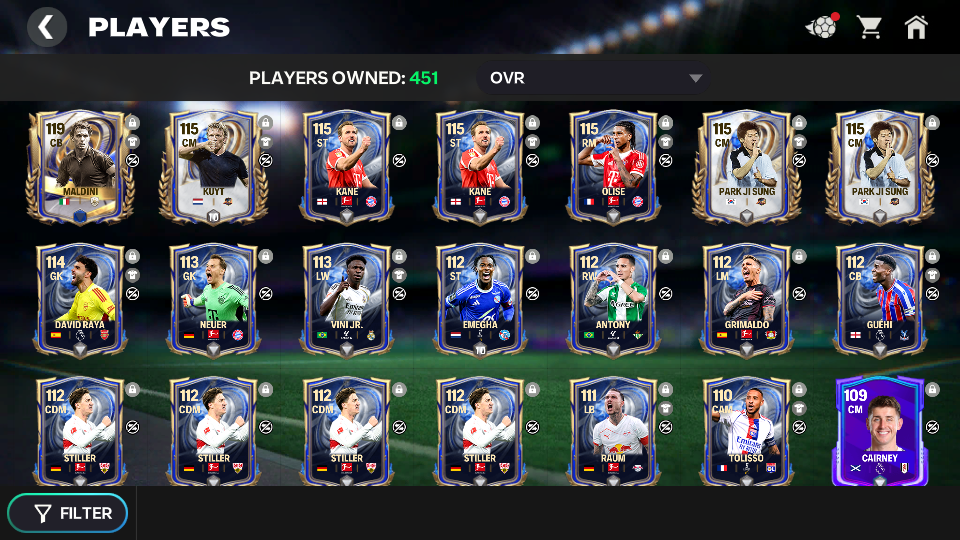Select the Antony 112 RW card

pyautogui.click(x=612, y=299)
